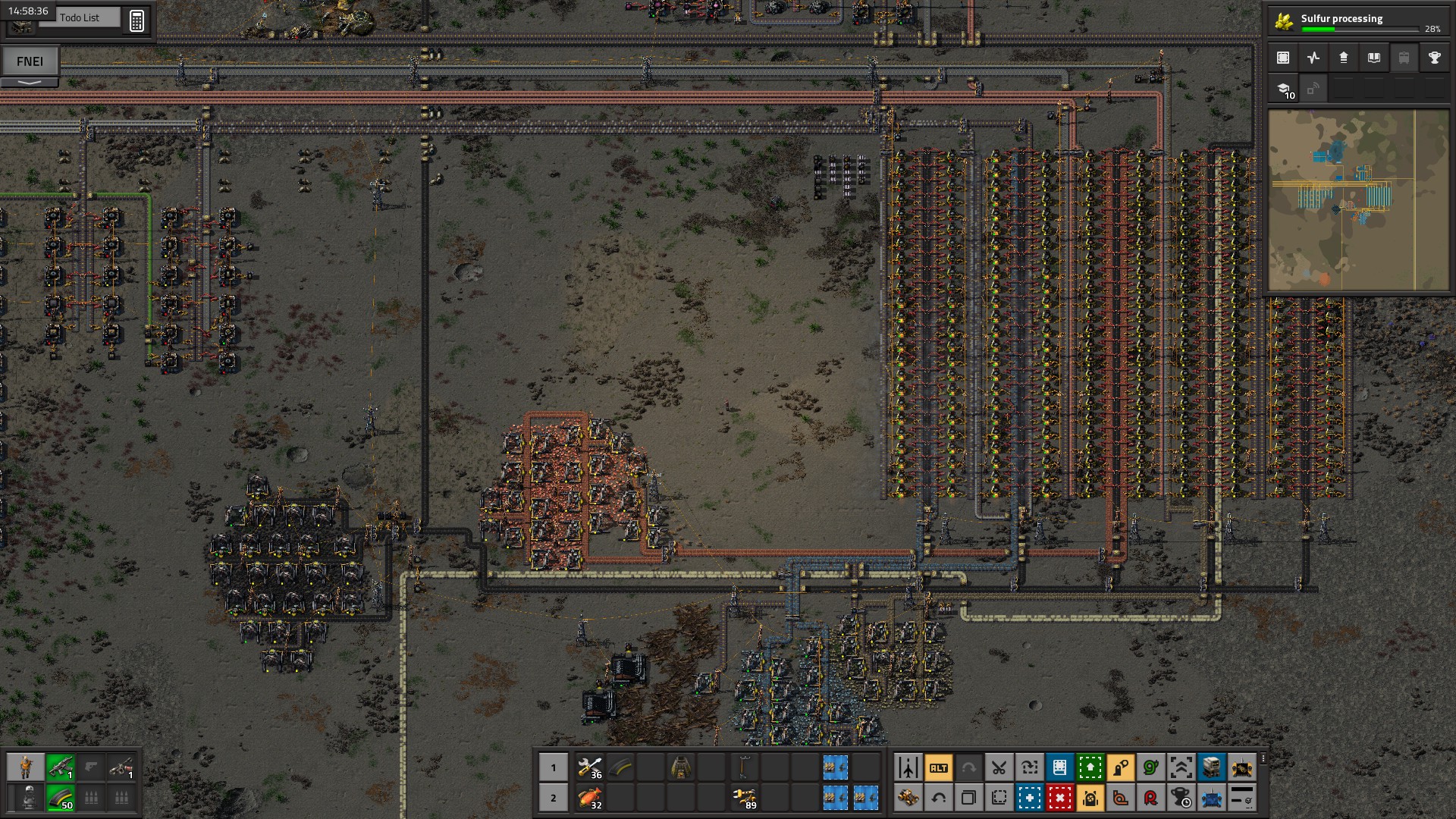The height and width of the screenshot is (819, 1456).
Task: Select the raw fish hotbar slot
Action: pos(590,798)
